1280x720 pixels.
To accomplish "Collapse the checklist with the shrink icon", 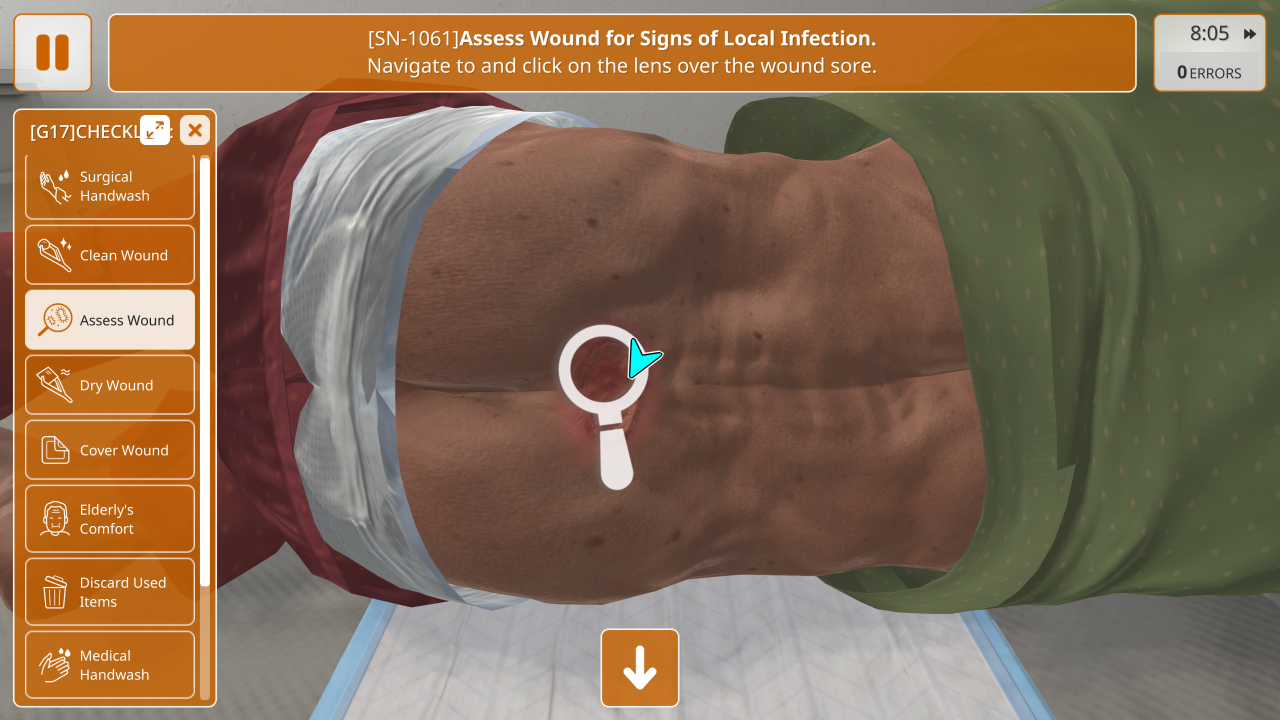I will tap(155, 130).
